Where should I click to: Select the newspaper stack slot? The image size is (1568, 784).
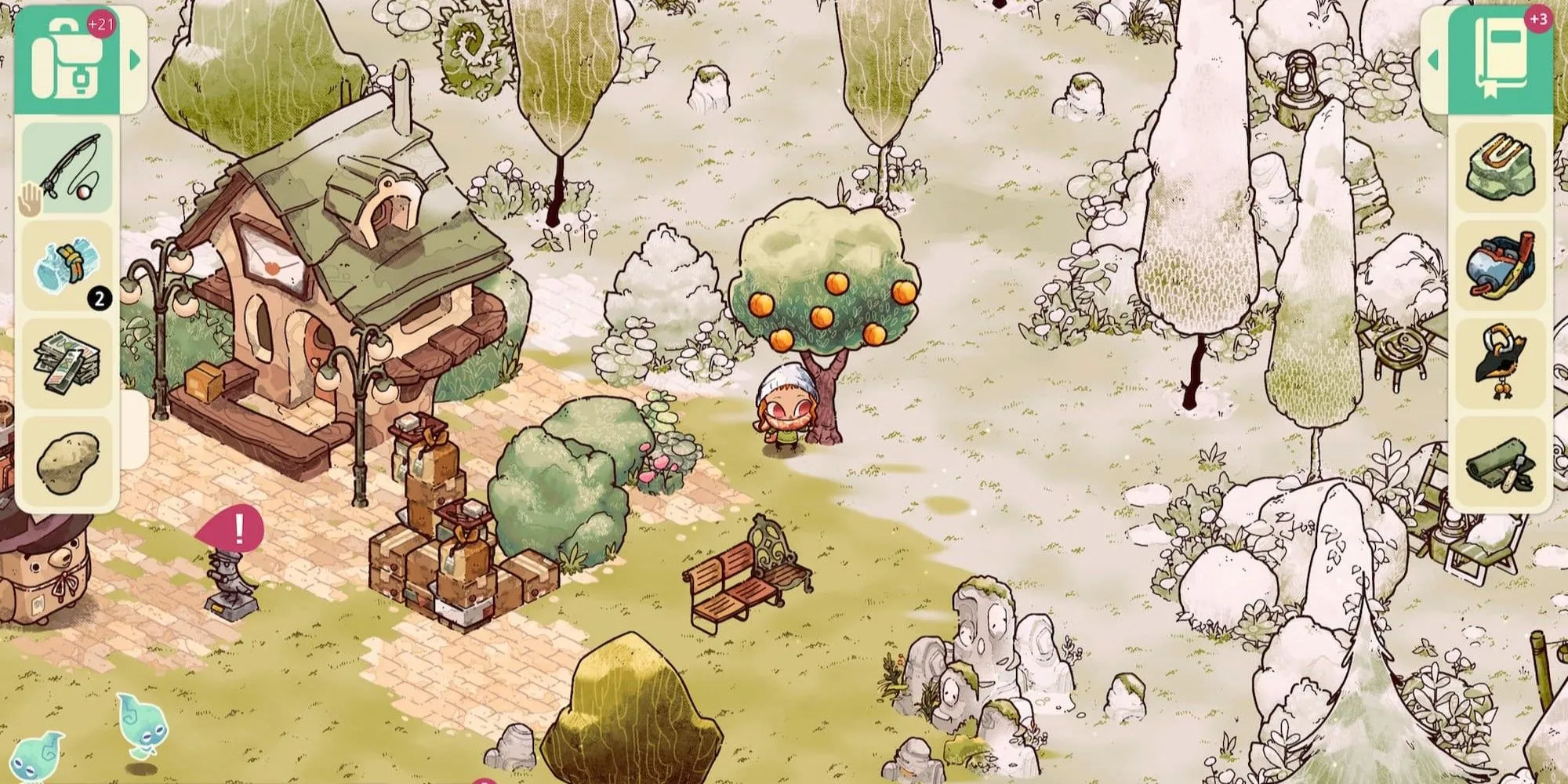click(67, 362)
